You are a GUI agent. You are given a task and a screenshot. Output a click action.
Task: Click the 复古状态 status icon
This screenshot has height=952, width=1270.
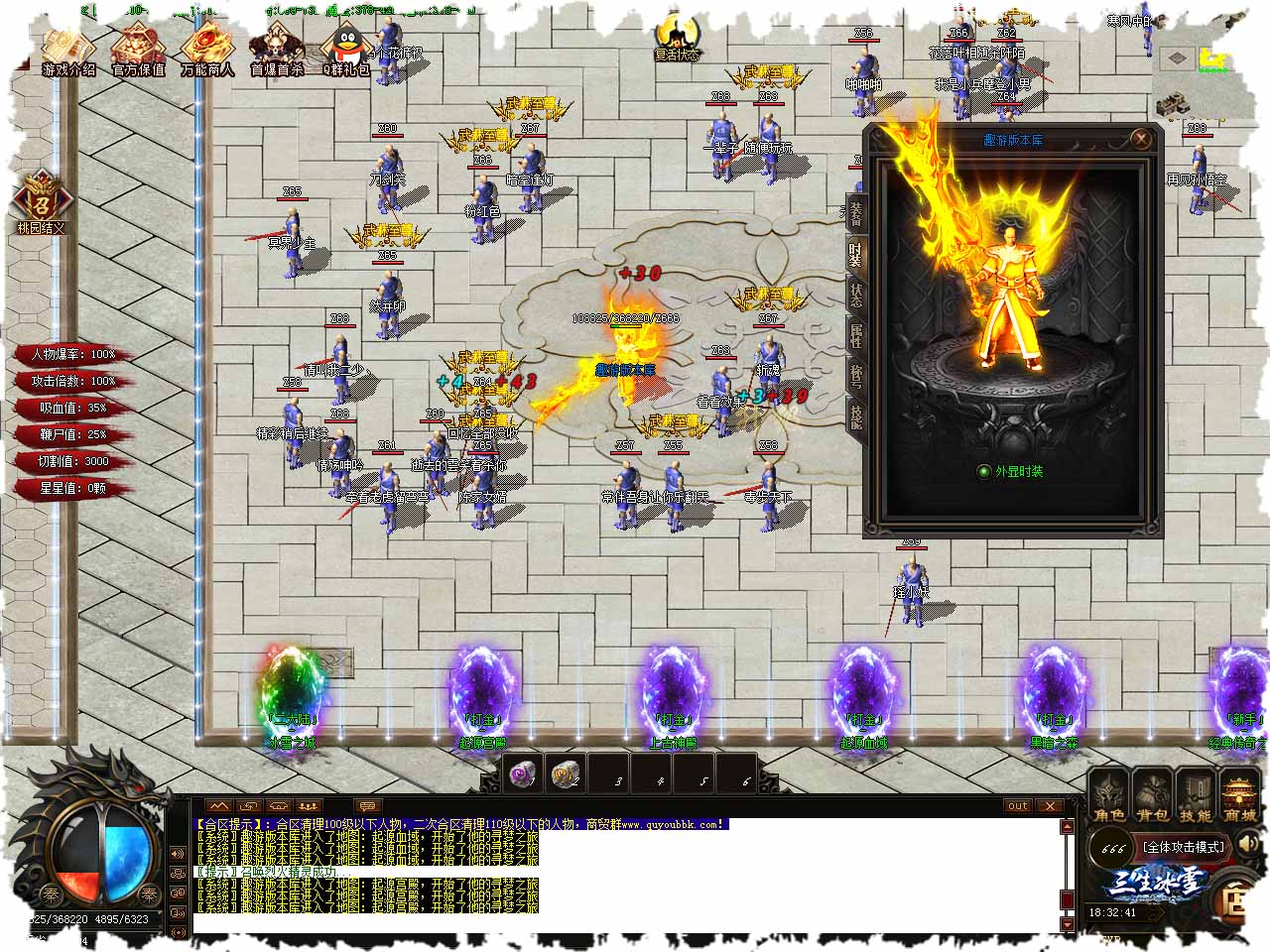679,38
